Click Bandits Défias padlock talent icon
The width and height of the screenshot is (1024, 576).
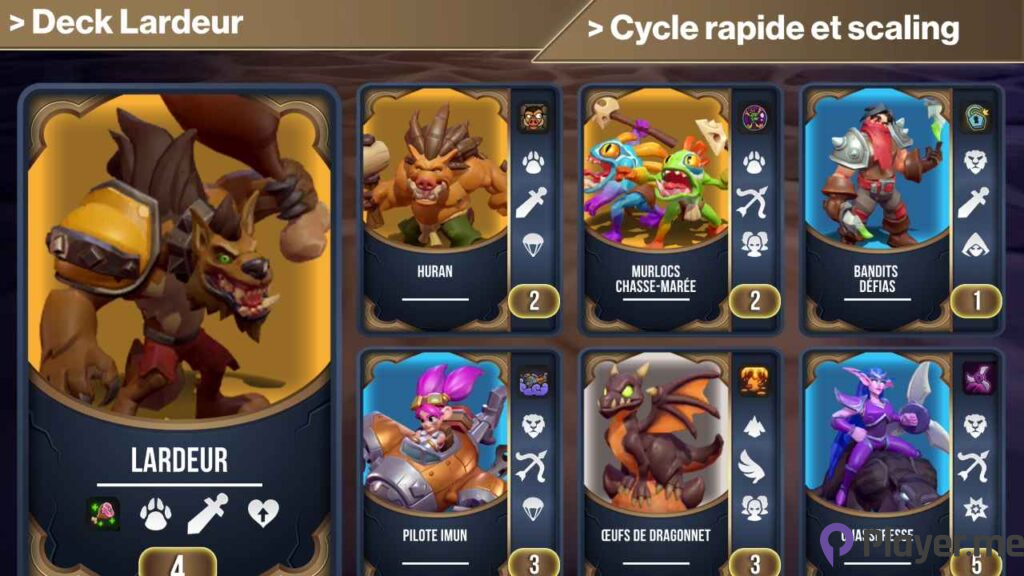coord(975,119)
